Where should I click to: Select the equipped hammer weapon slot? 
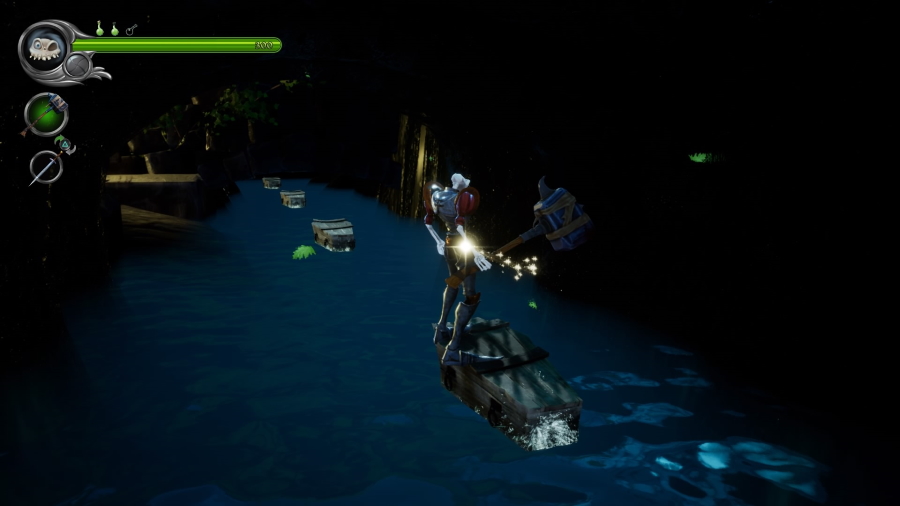click(46, 113)
